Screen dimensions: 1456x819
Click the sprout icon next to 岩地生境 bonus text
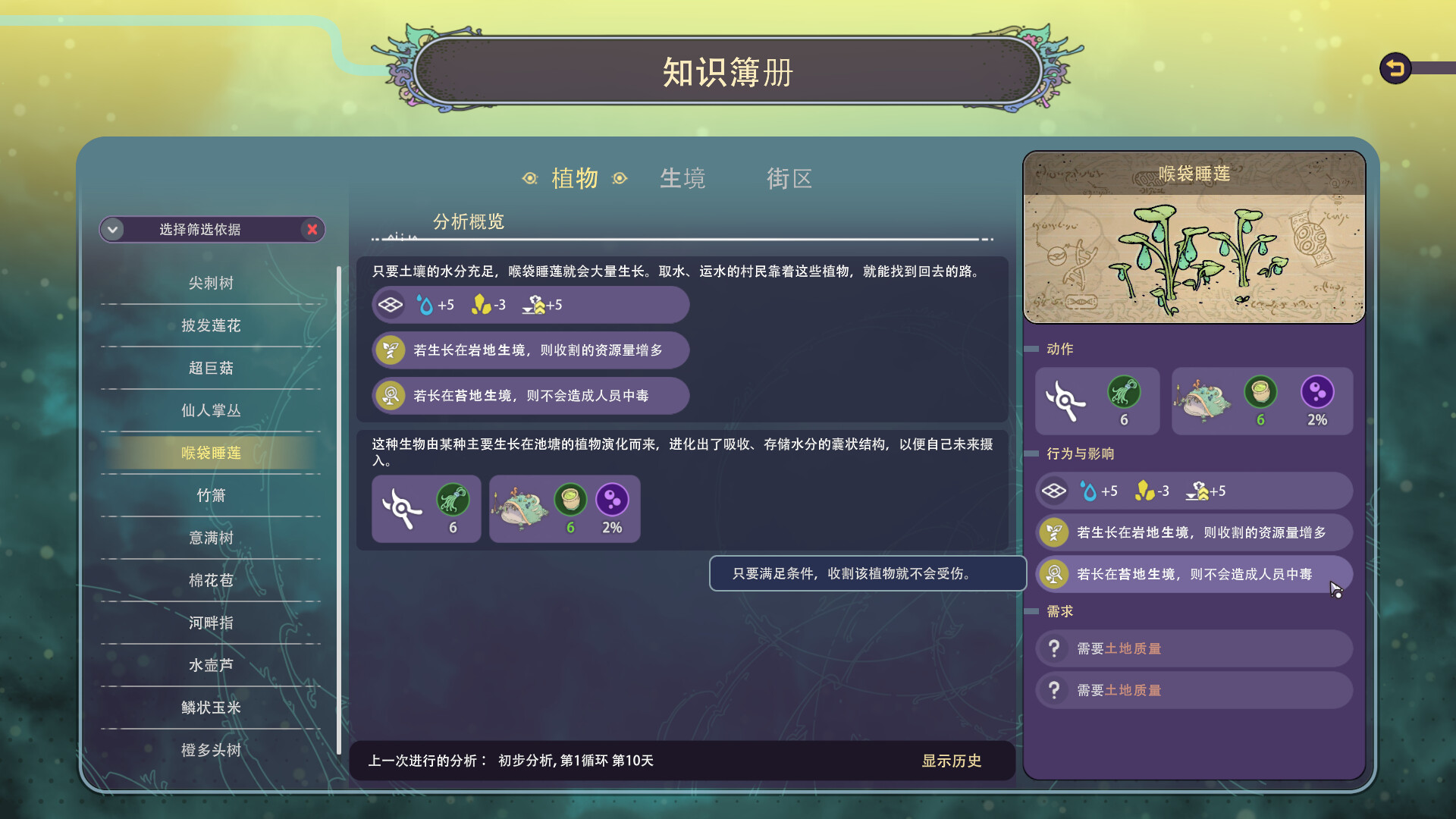pos(1053,532)
